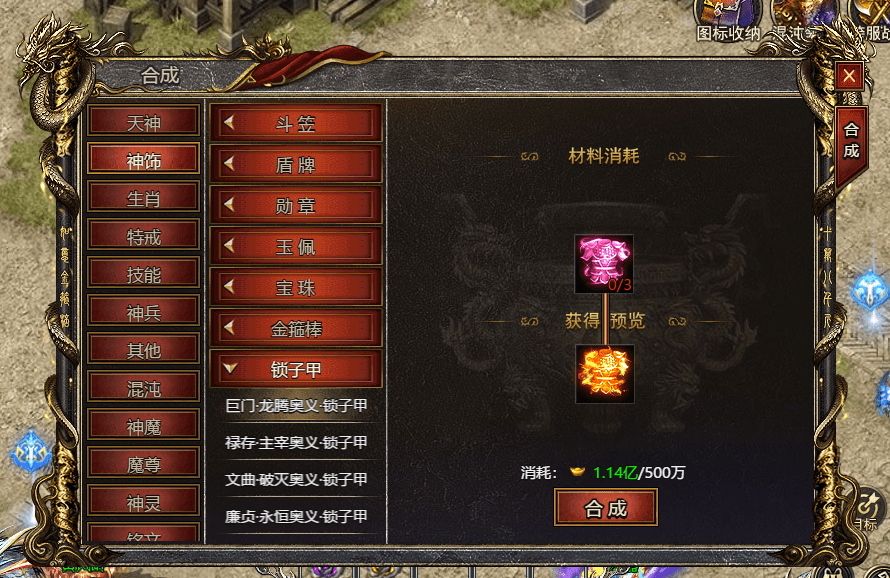Expand the 斗笠 subcategory
Screen dimensions: 890x578
[x=295, y=123]
